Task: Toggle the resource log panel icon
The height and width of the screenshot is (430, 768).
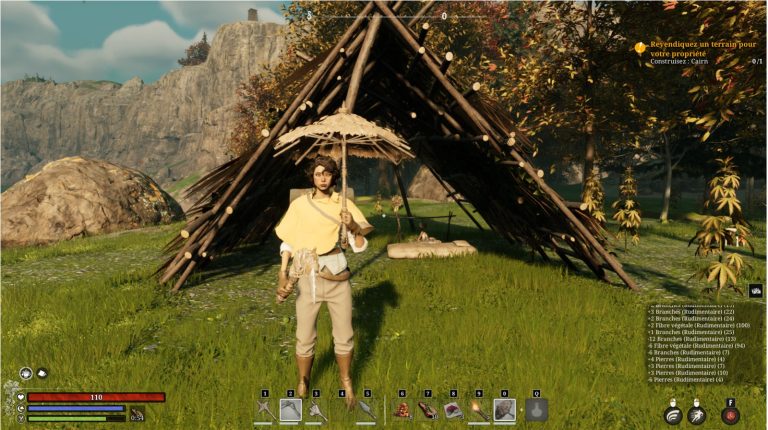Action: tap(756, 291)
